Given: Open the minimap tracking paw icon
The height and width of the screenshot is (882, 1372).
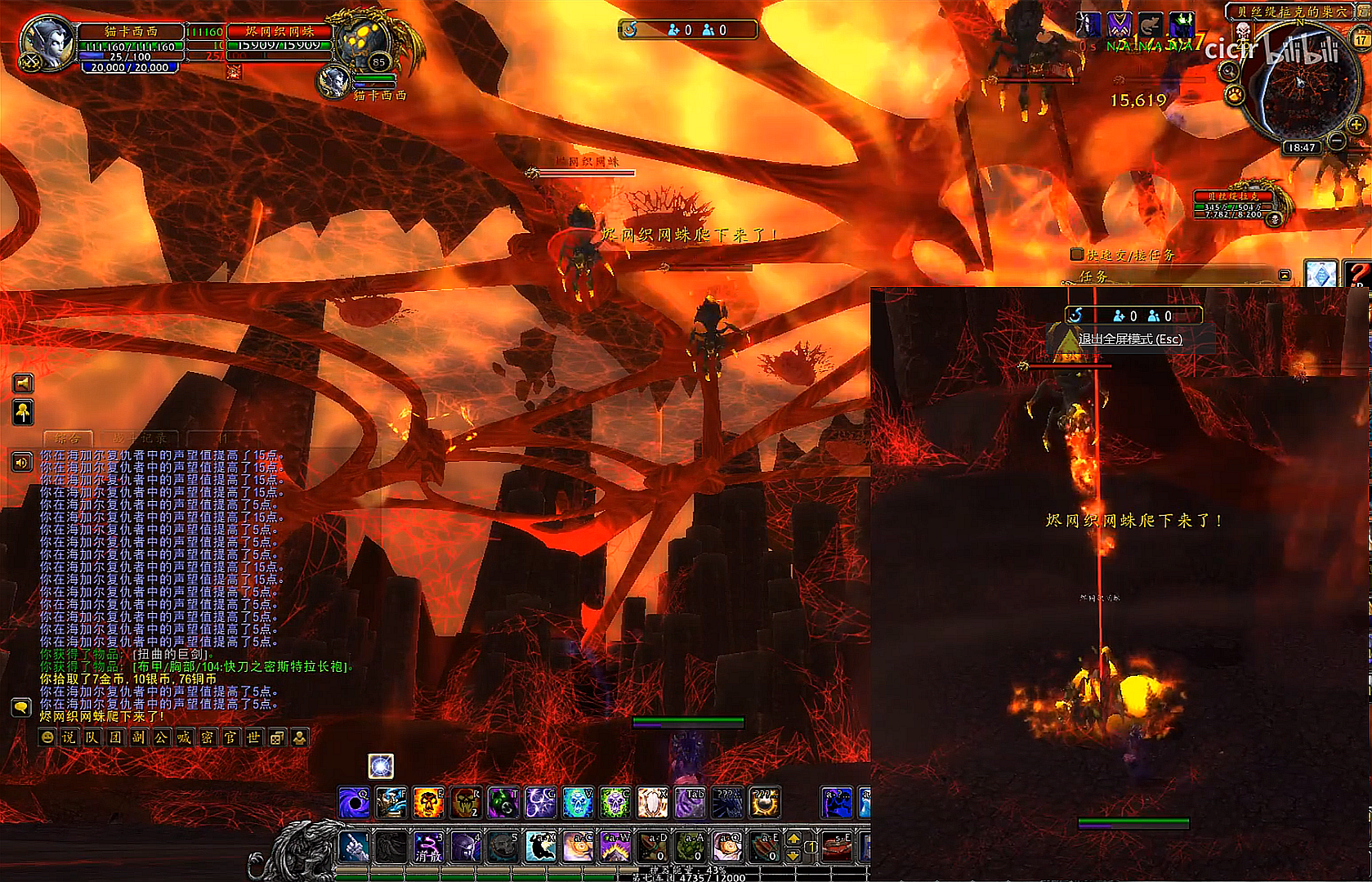Looking at the screenshot, I should point(1234,96).
